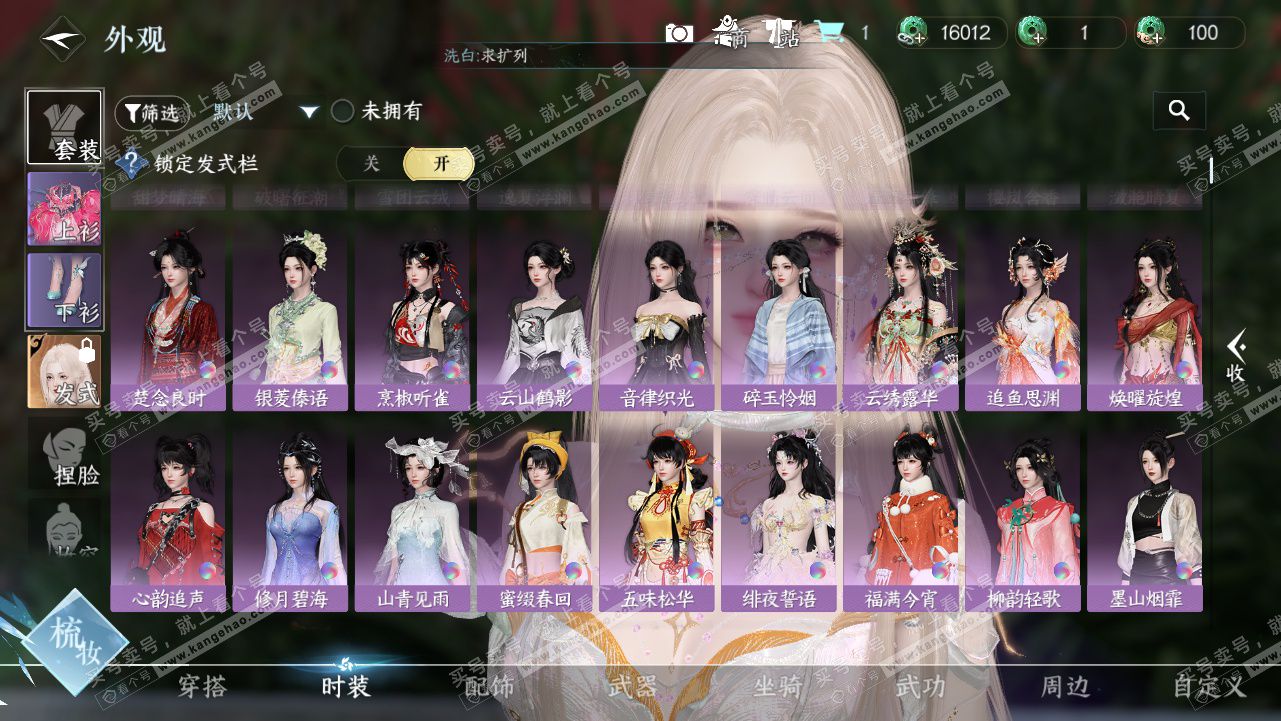Screen dimensions: 1281x721
Task: Go back using the top-left arrow
Action: click(x=60, y=39)
